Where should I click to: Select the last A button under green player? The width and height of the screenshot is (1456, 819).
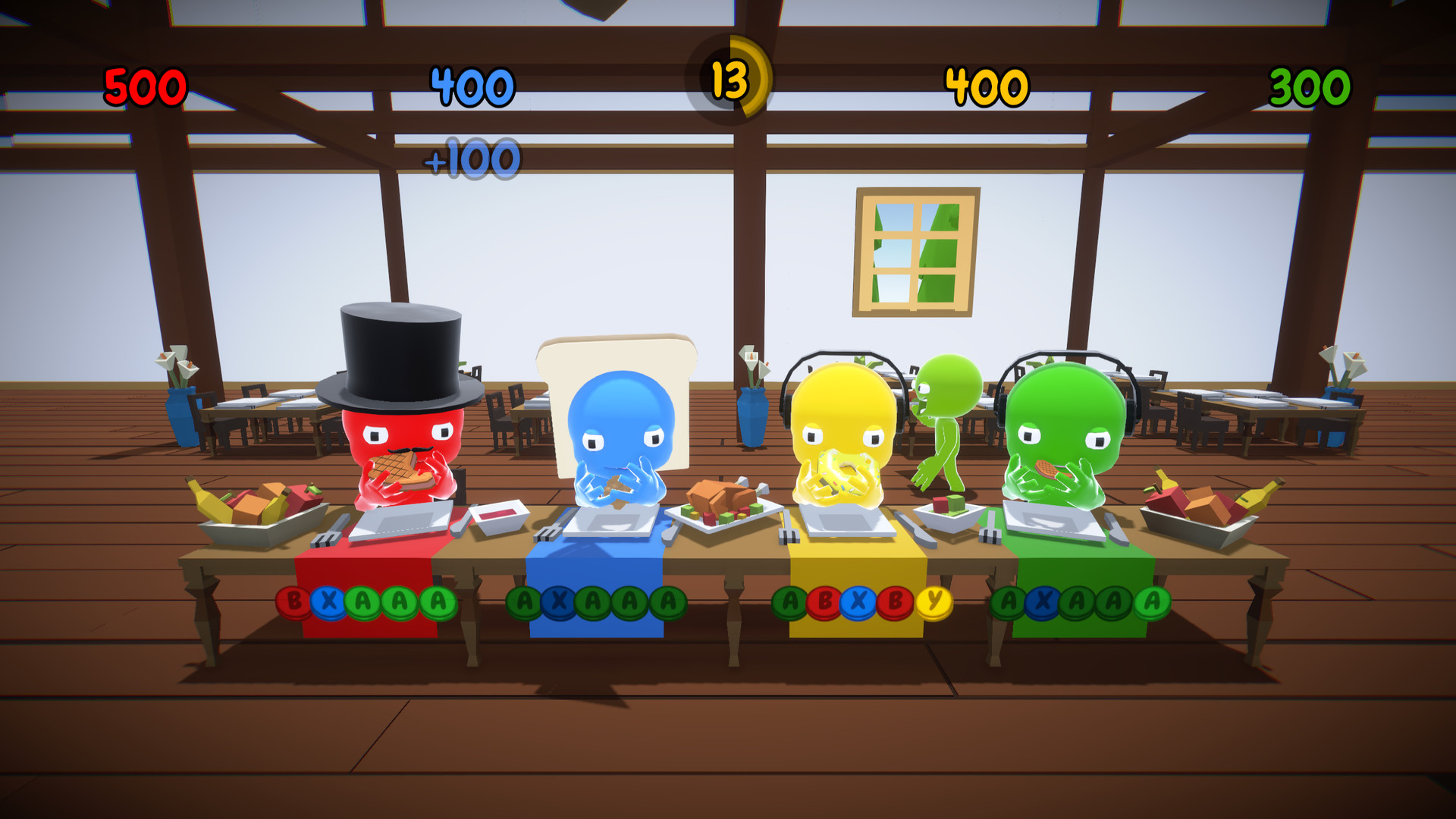(x=1152, y=600)
